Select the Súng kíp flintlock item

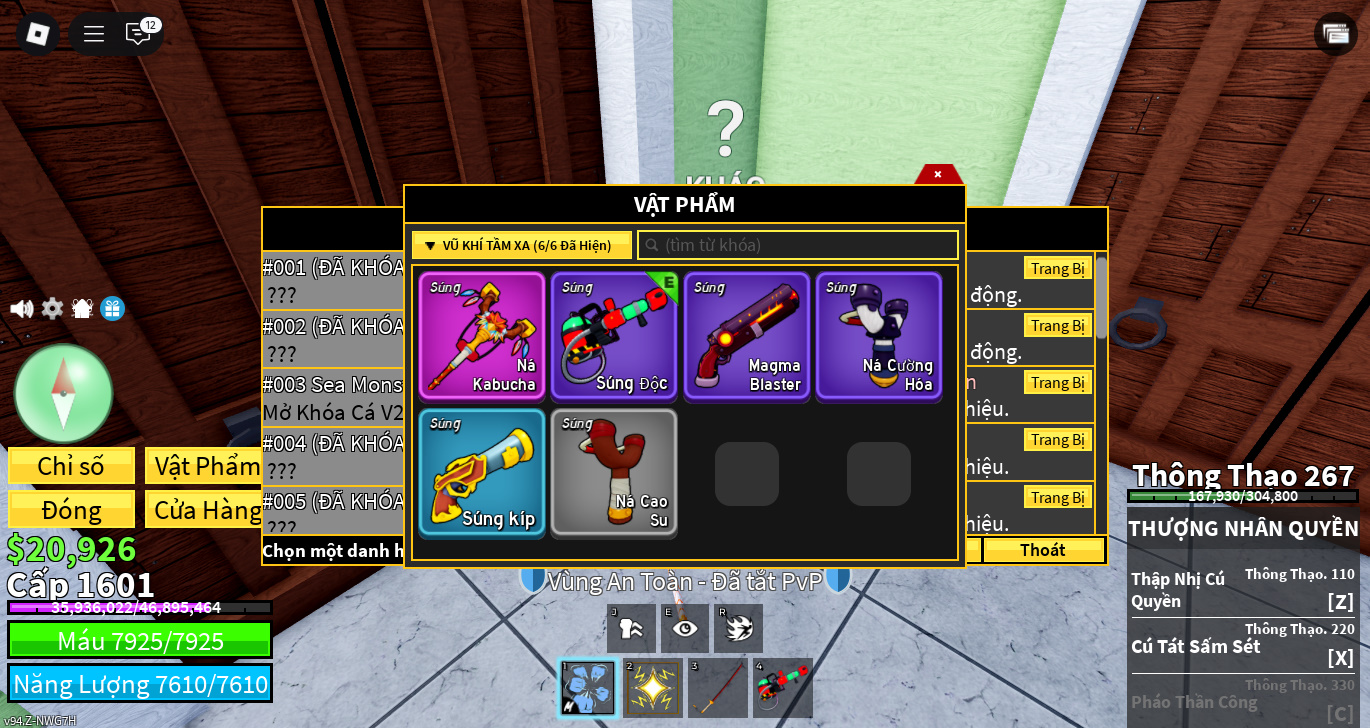pyautogui.click(x=482, y=472)
